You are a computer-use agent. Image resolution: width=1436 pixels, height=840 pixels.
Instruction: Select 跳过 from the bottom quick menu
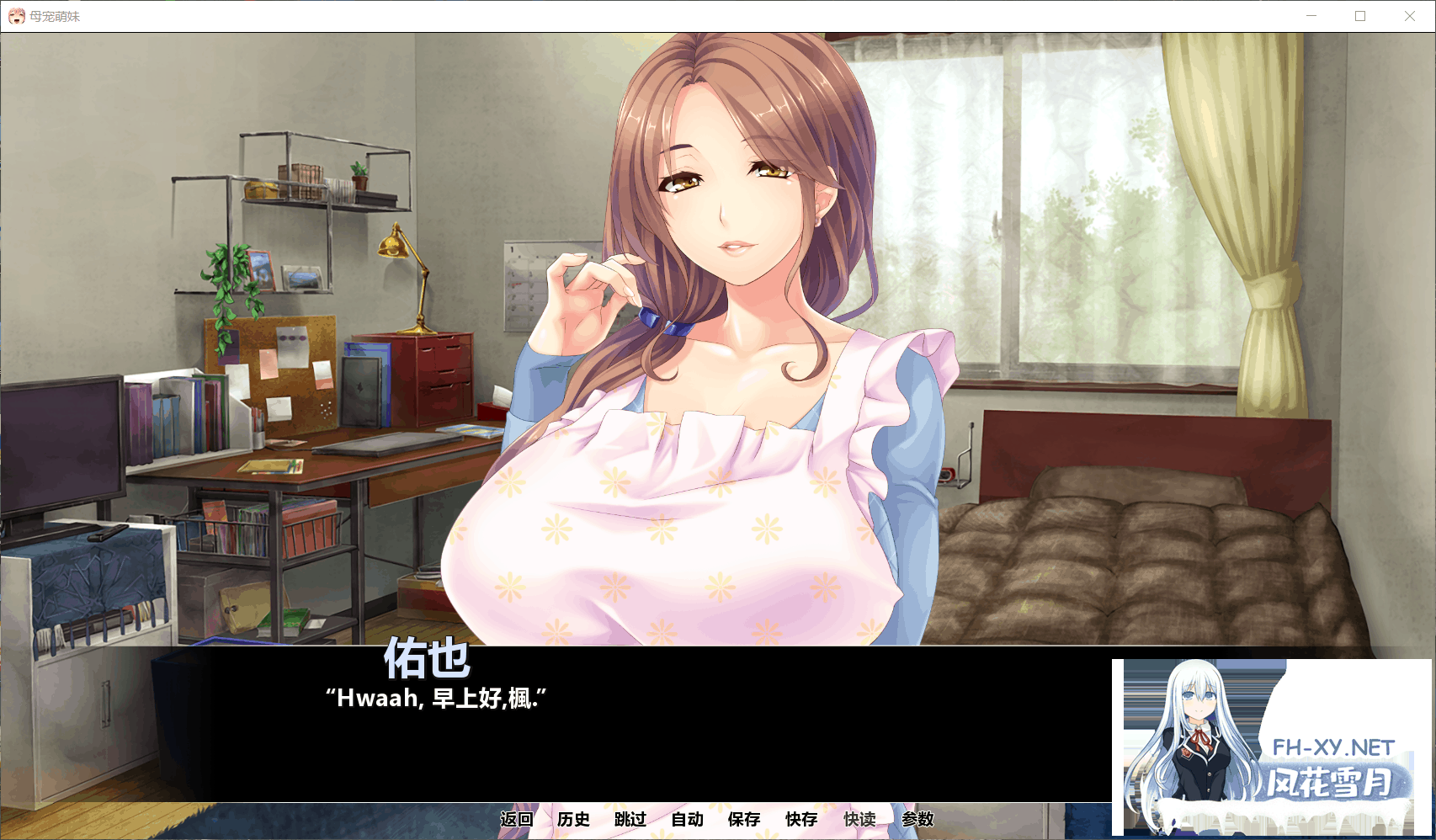click(630, 819)
